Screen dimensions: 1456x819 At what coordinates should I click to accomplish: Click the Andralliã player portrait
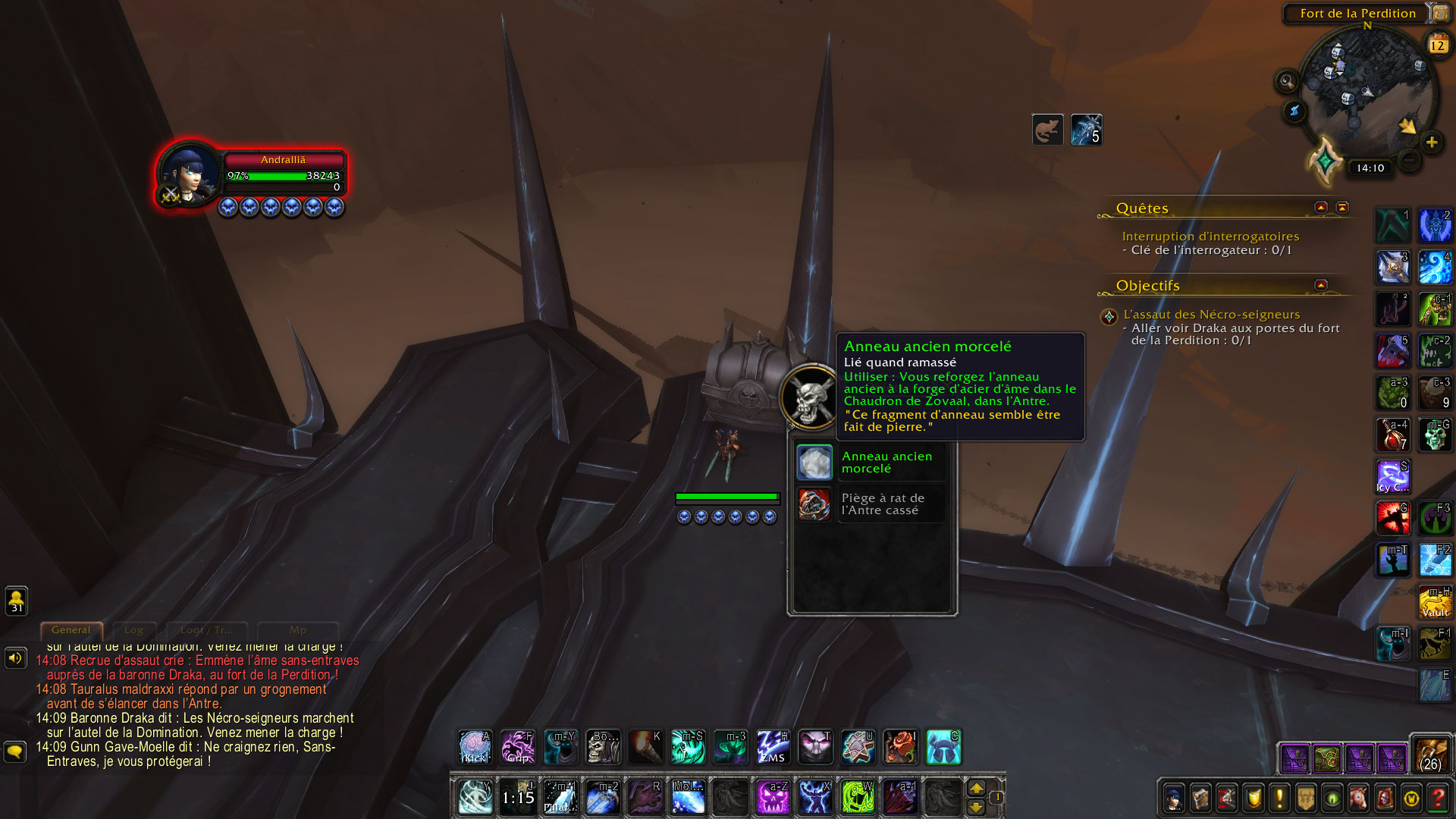pyautogui.click(x=188, y=174)
